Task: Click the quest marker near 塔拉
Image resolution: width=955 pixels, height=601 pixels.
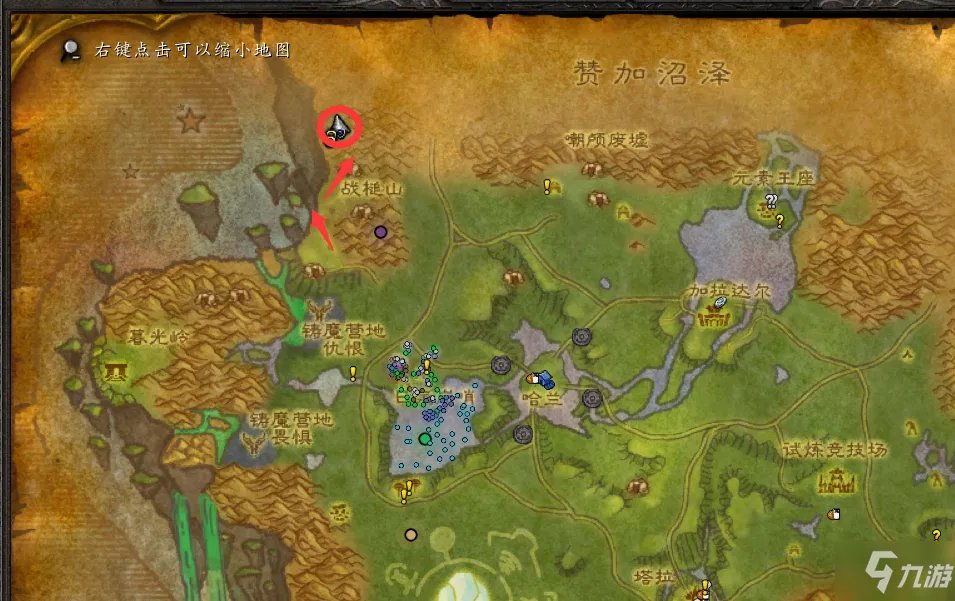Action: coord(703,586)
